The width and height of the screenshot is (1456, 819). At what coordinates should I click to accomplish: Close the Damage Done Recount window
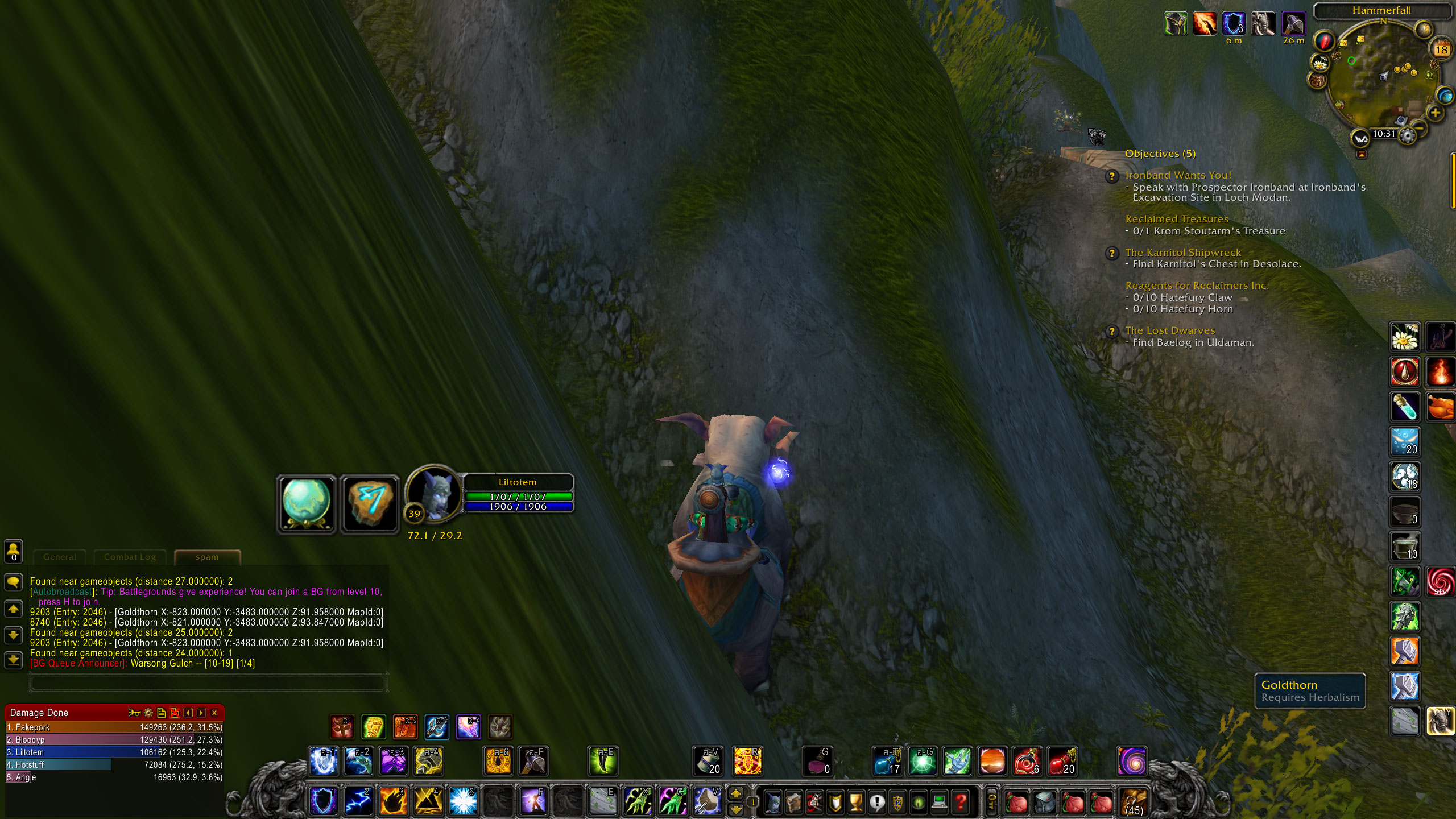[x=214, y=712]
